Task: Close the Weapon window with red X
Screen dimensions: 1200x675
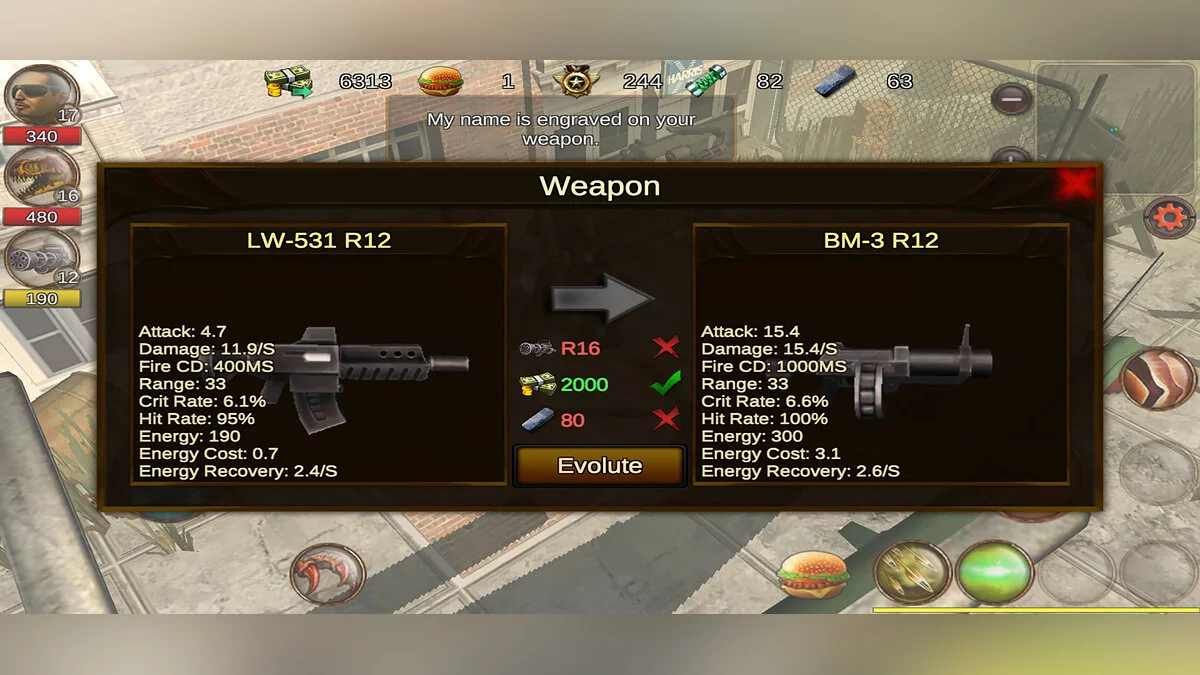Action: pos(1076,184)
